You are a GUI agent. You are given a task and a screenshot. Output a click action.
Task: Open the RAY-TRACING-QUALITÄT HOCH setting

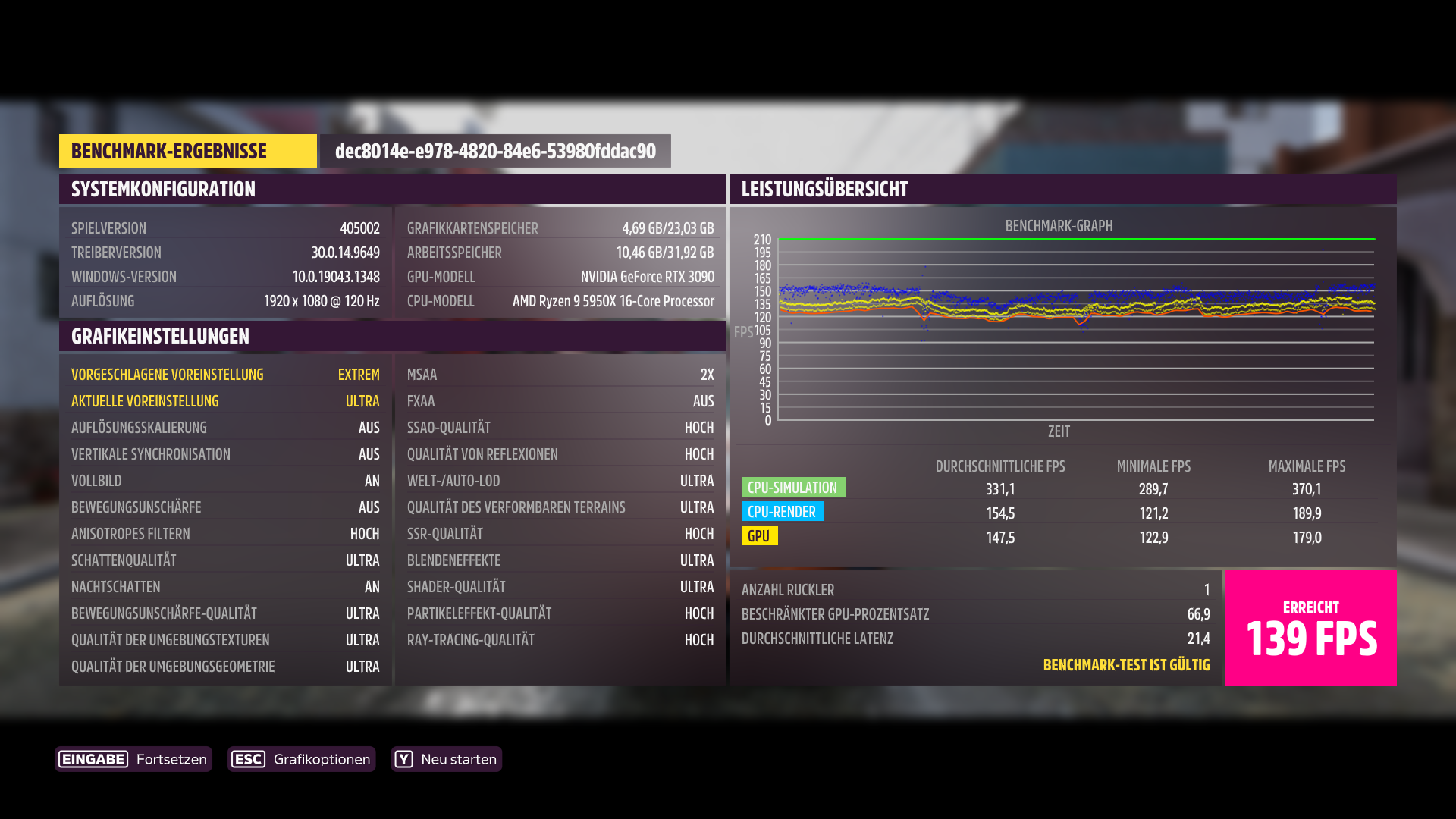click(x=559, y=639)
